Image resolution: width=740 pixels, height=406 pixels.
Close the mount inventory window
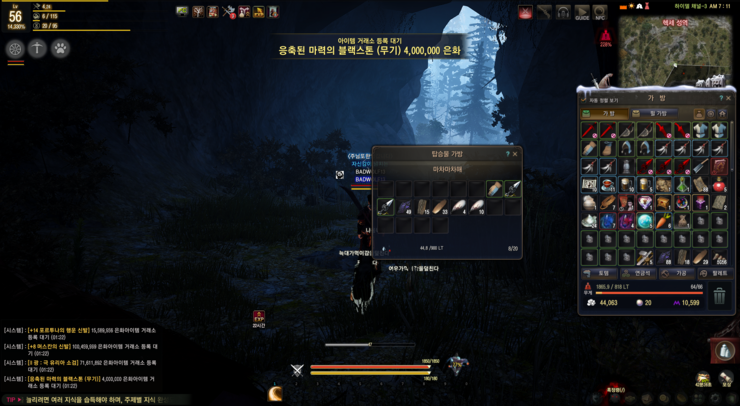tap(516, 154)
